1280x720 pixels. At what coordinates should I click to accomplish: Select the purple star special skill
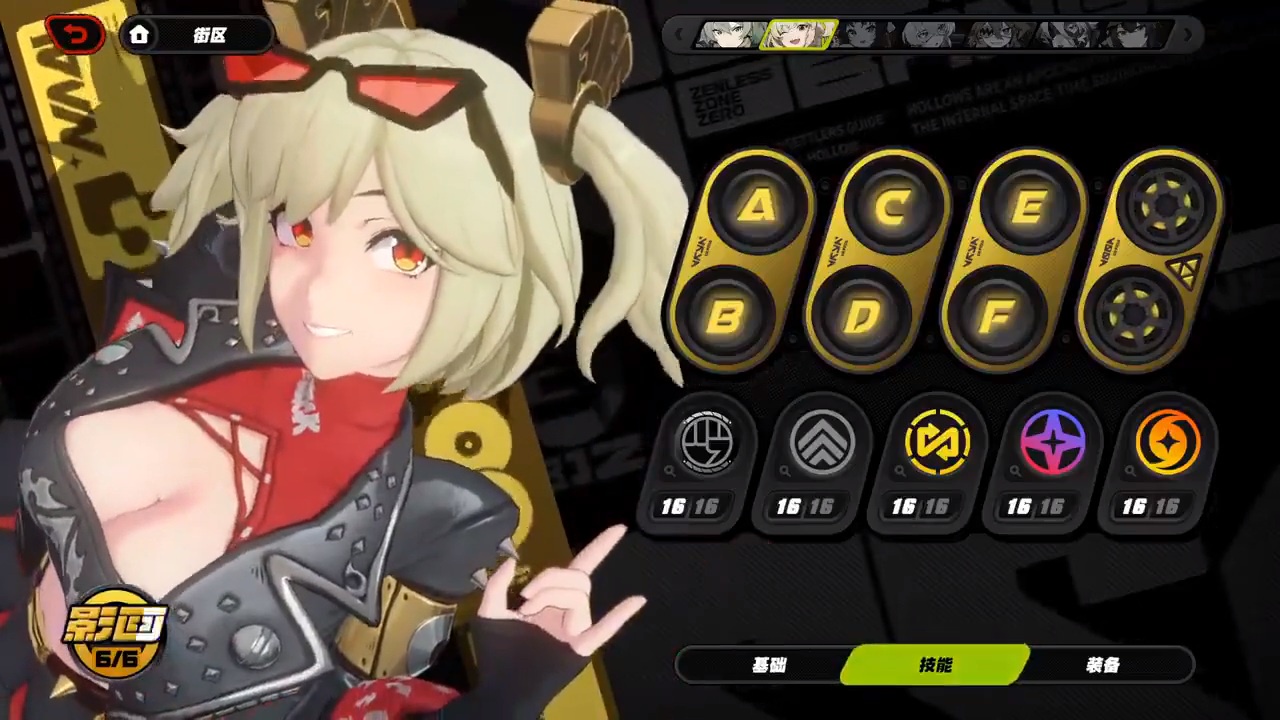click(1052, 443)
